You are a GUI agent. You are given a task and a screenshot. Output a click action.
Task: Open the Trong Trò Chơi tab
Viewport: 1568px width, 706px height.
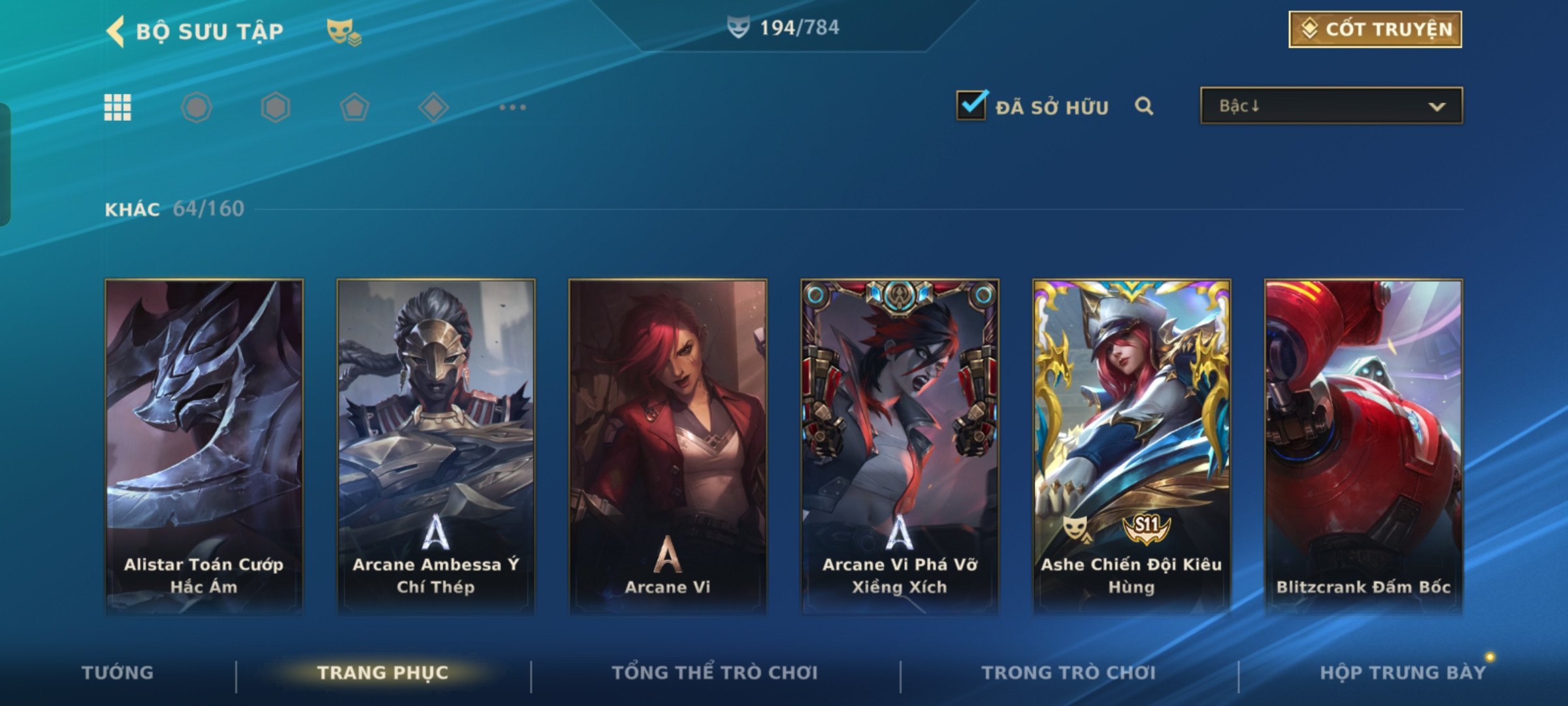click(x=1069, y=673)
